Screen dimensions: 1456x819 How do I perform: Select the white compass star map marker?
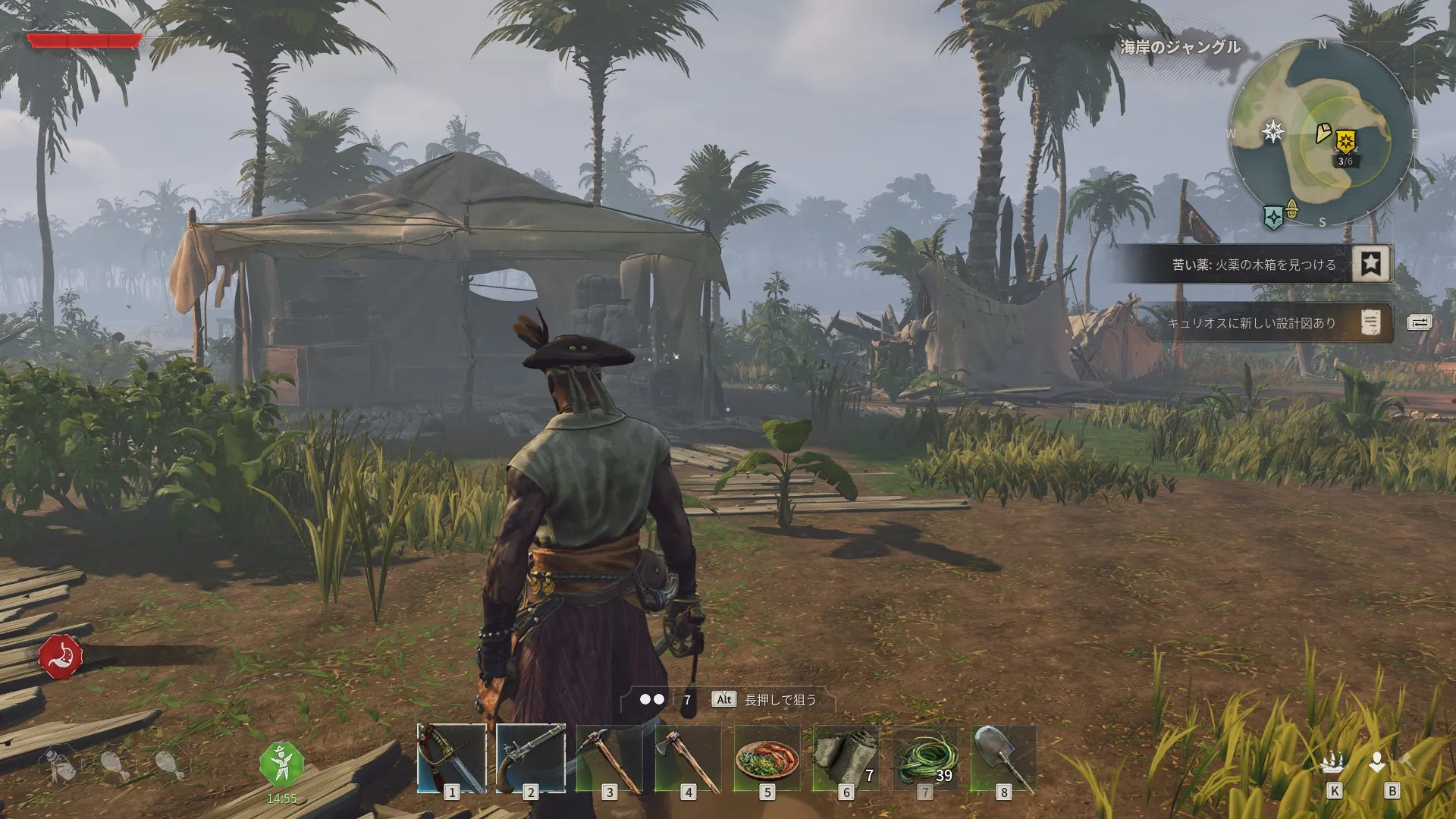point(1273,131)
